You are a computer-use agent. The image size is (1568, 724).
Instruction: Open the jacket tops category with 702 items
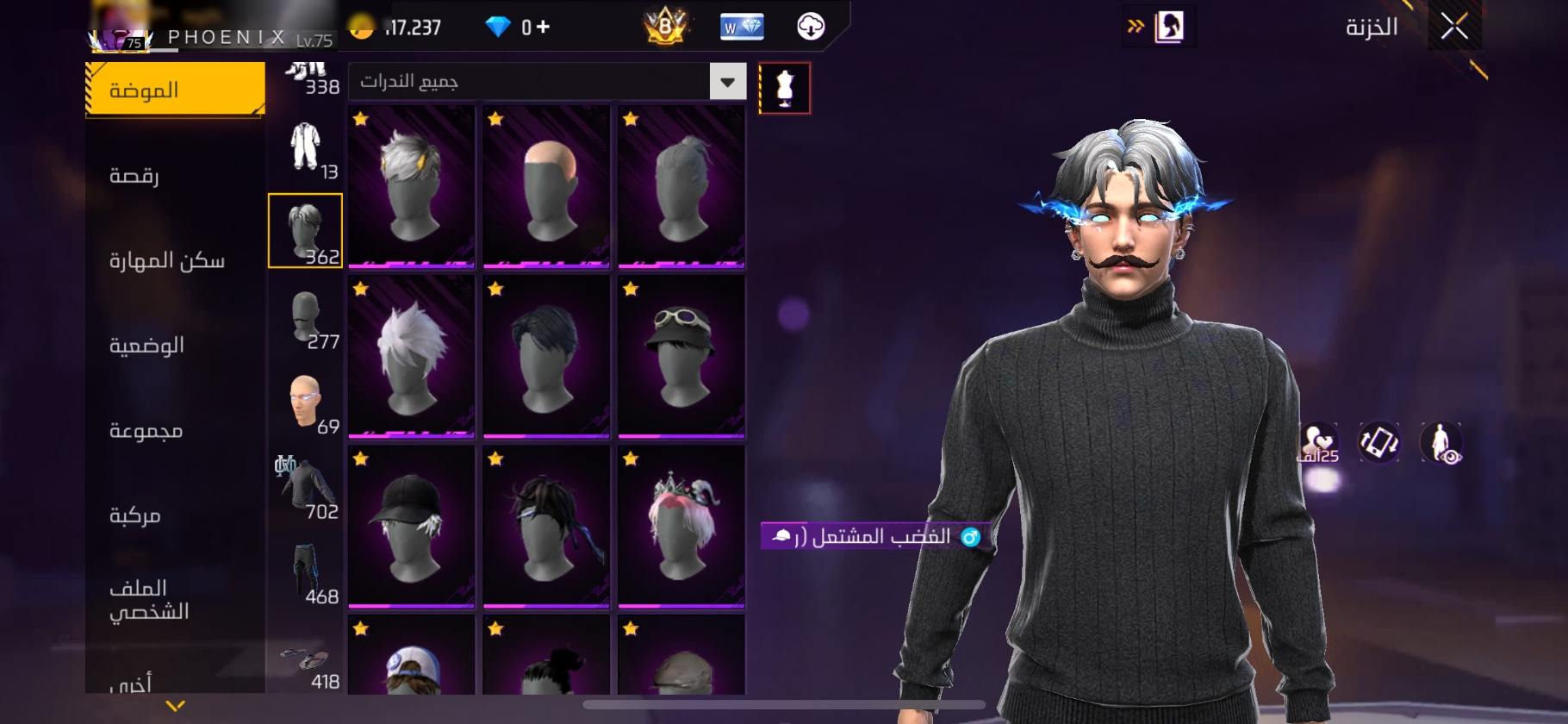point(306,487)
